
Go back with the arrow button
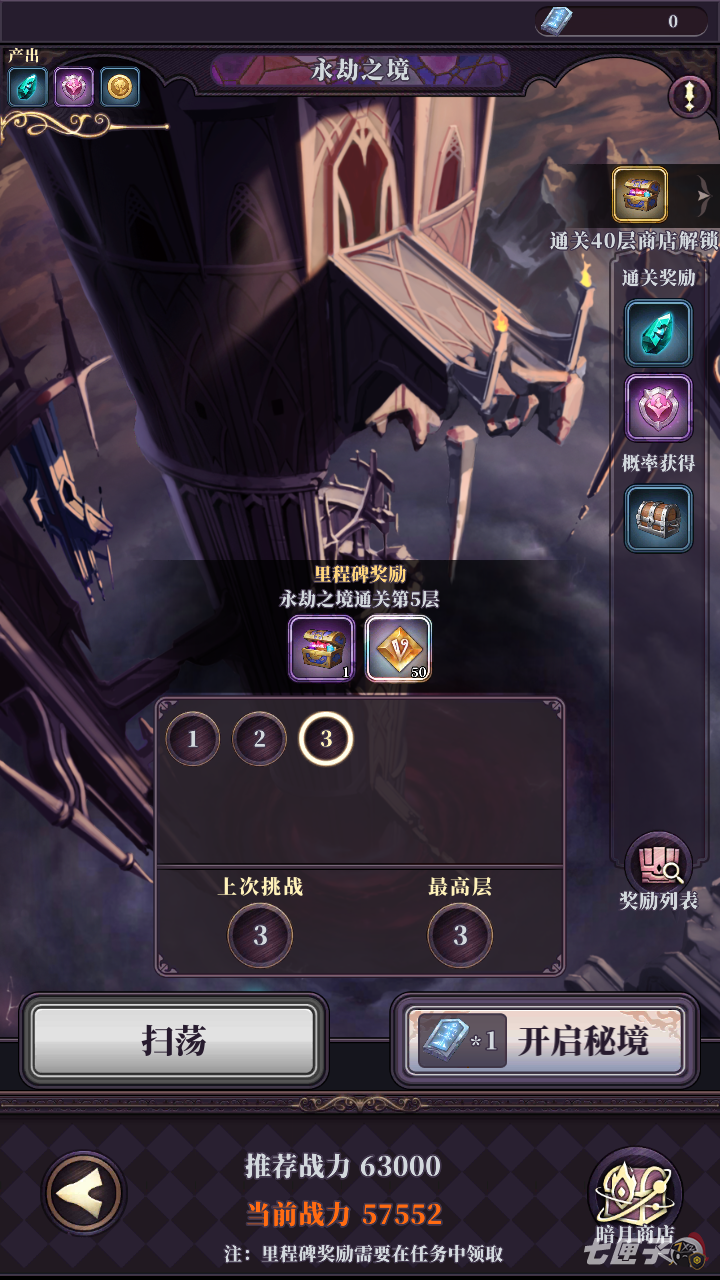84,1192
